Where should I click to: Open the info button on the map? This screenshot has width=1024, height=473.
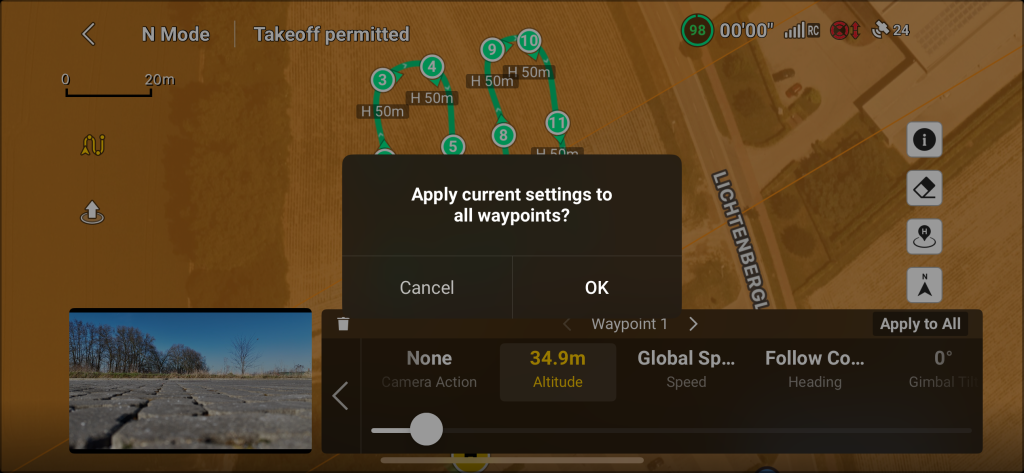pyautogui.click(x=924, y=140)
